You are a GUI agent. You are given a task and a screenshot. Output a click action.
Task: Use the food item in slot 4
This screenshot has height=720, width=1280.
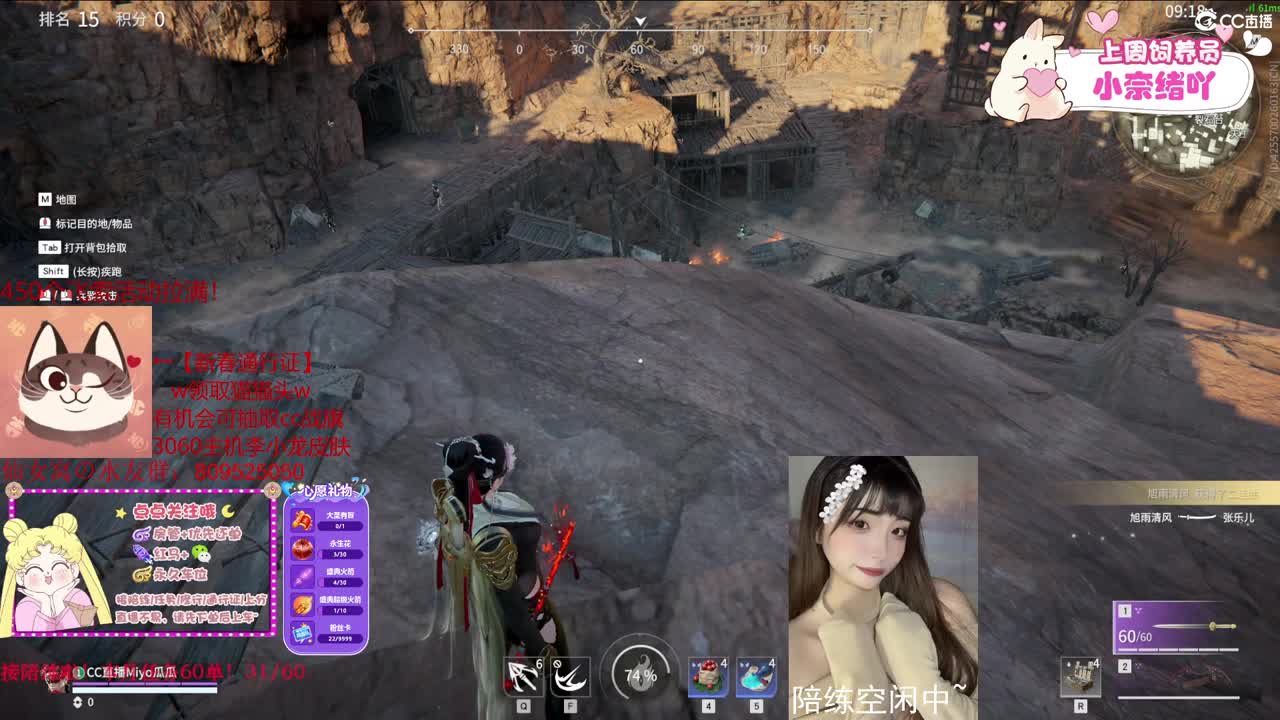(706, 676)
